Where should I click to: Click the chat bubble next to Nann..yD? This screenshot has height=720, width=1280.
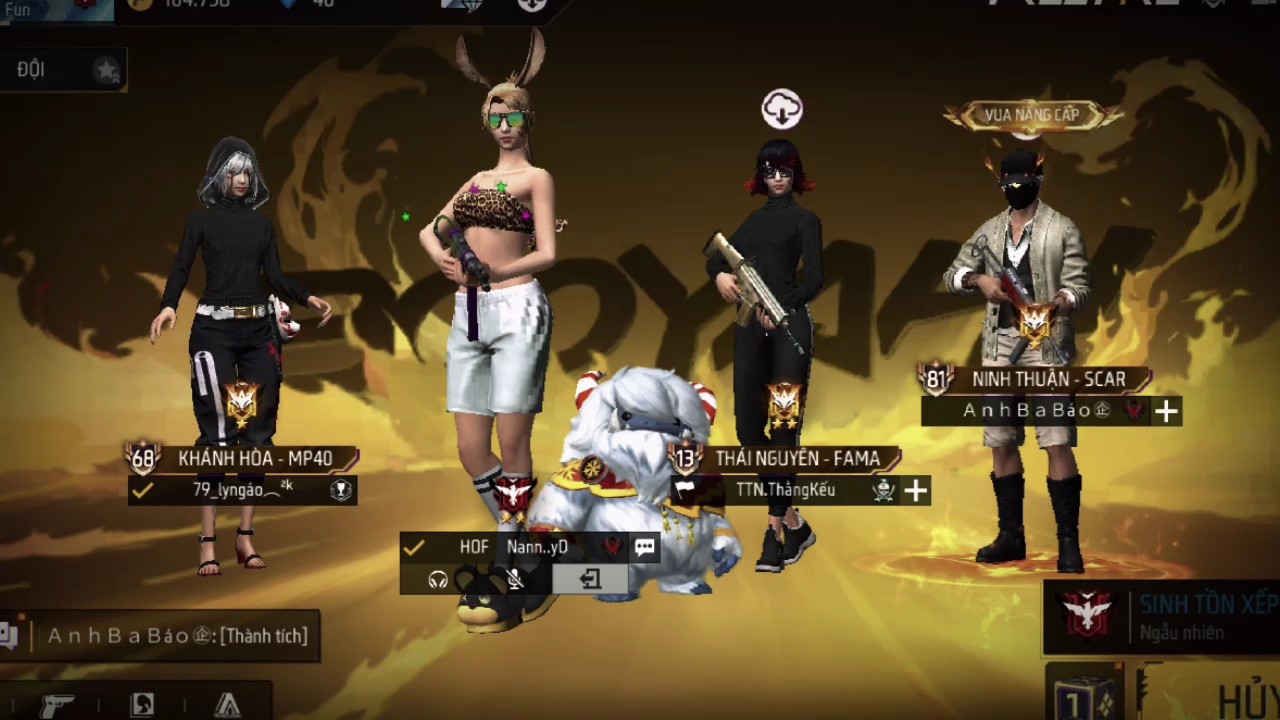click(x=644, y=547)
